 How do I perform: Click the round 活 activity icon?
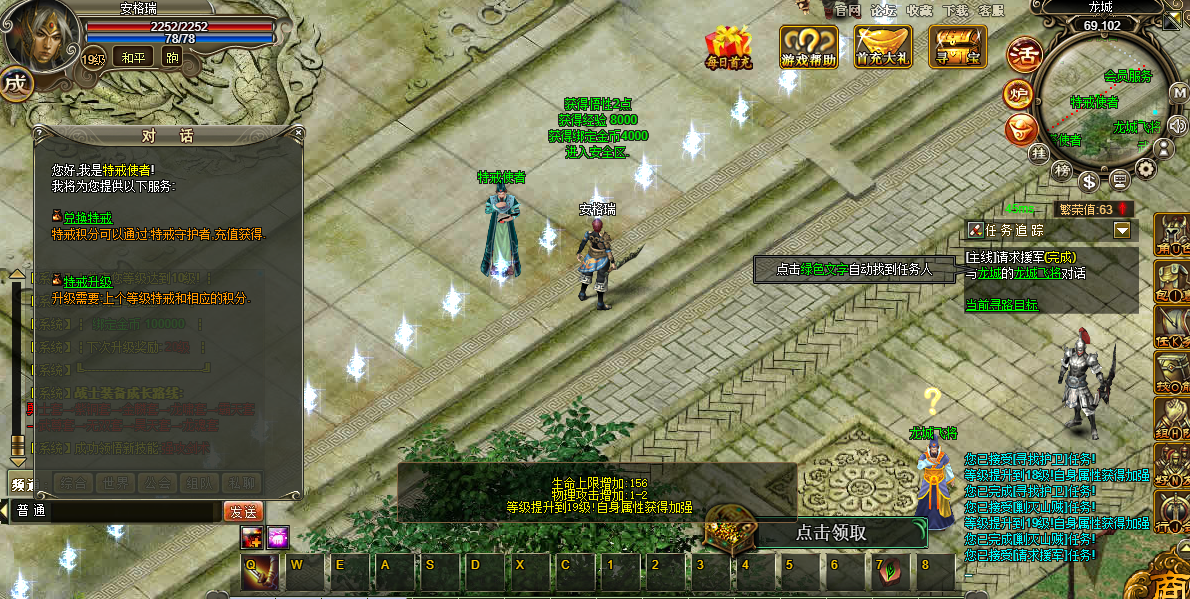coord(1023,53)
